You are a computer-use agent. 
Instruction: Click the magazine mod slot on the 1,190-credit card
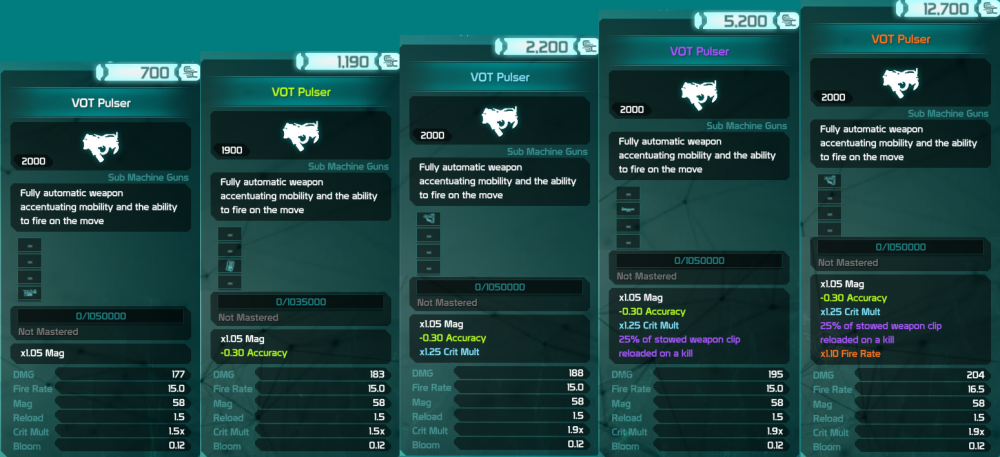(x=230, y=266)
